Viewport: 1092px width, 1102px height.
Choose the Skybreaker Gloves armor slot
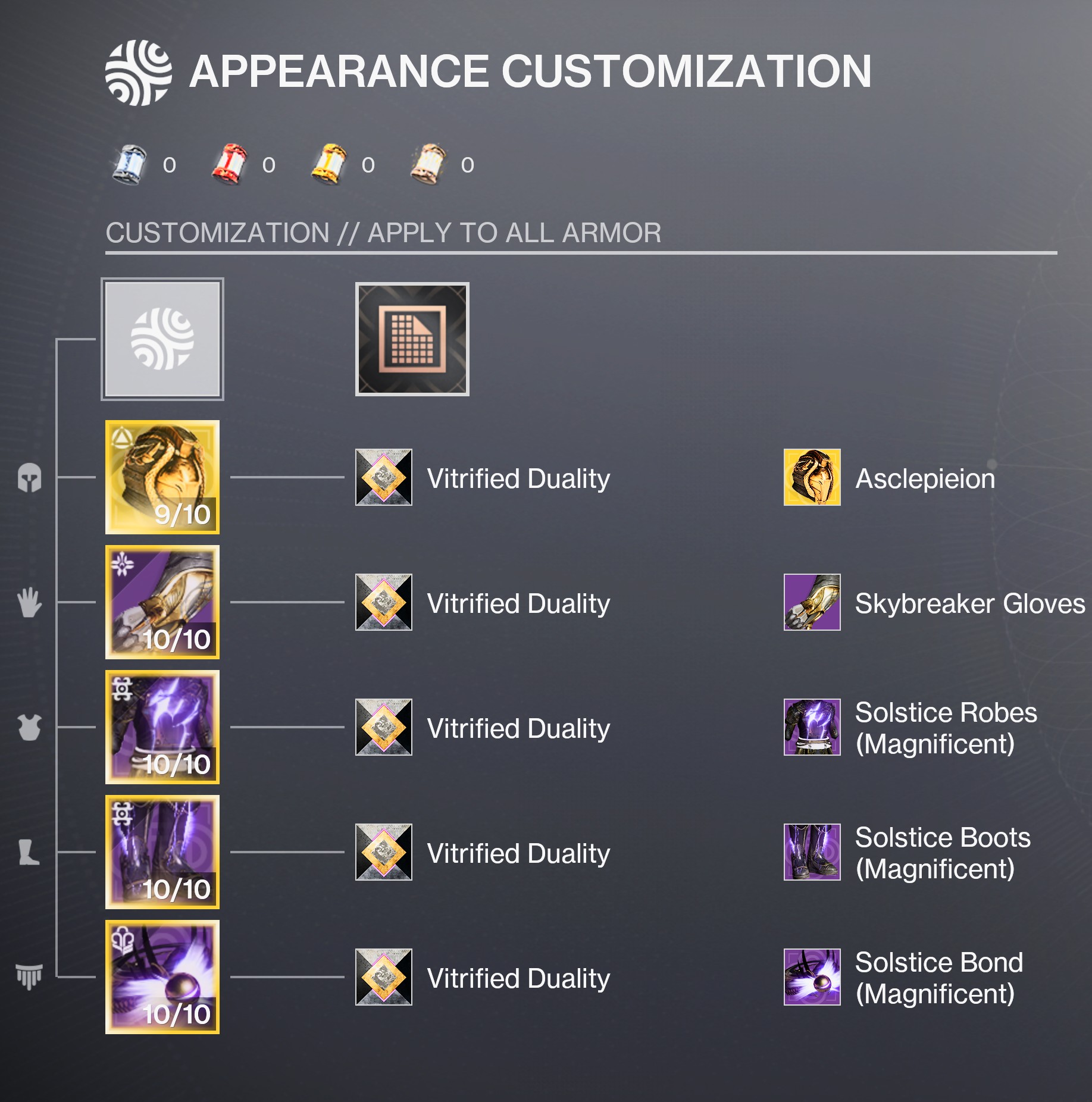pos(162,602)
